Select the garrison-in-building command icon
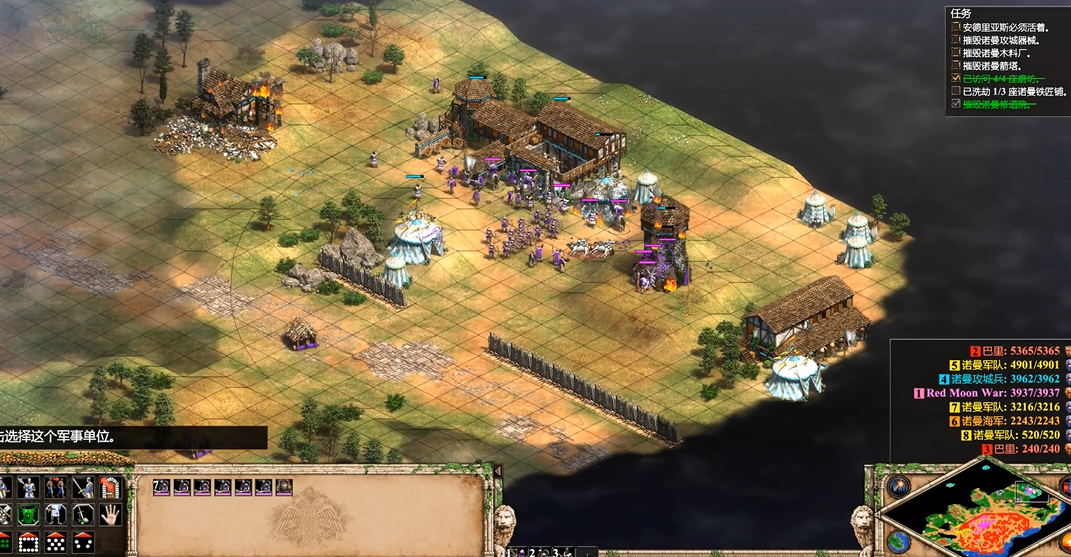Viewport: 1071px width, 557px height. pyautogui.click(x=109, y=489)
